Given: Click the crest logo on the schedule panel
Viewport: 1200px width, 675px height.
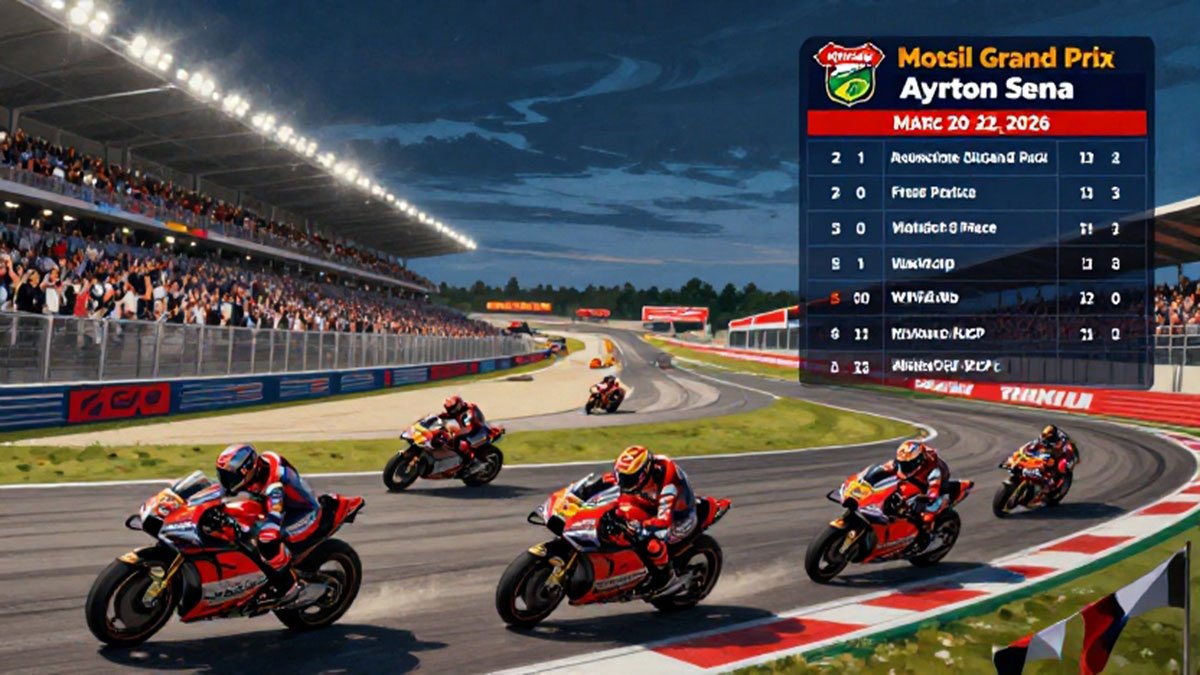Looking at the screenshot, I should click(x=849, y=73).
